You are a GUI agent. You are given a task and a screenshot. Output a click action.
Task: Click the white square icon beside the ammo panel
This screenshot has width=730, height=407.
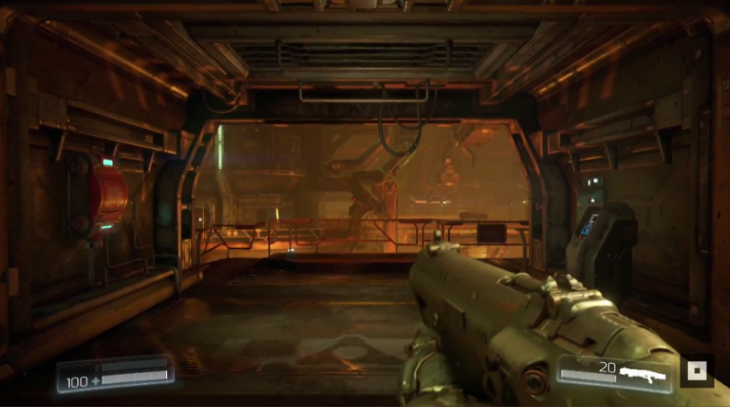[x=697, y=372]
